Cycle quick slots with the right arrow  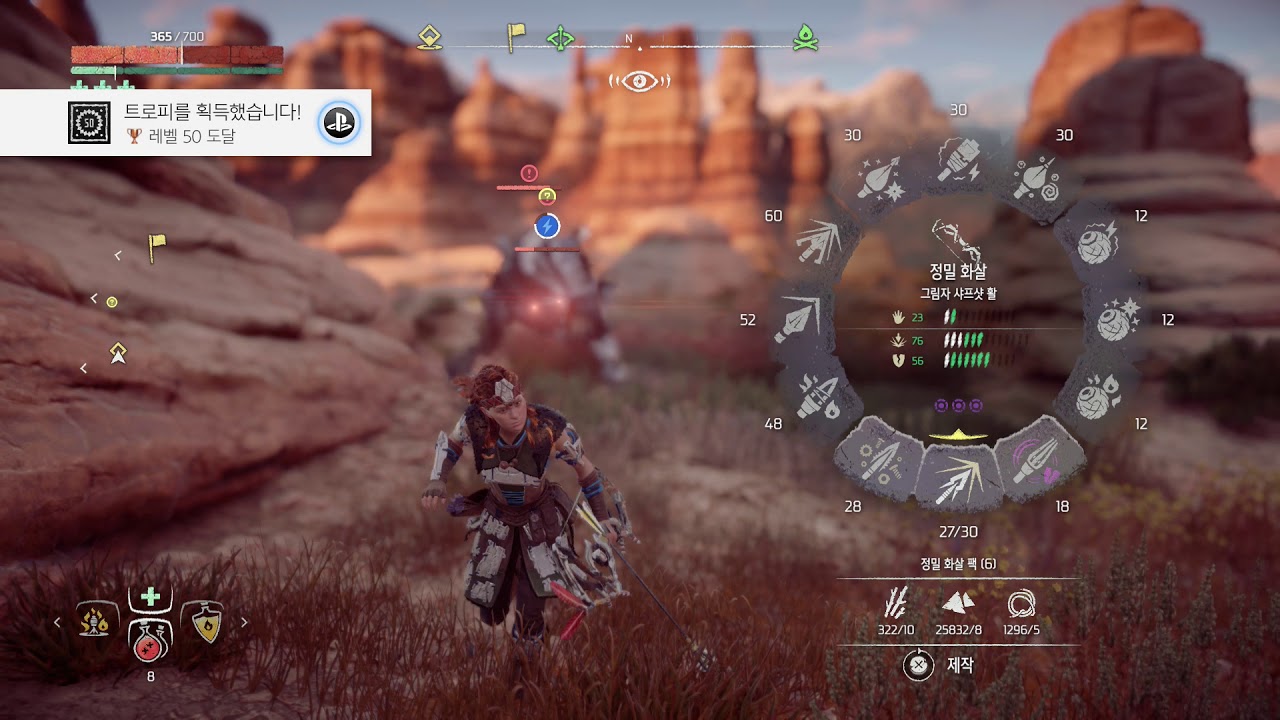tap(244, 622)
